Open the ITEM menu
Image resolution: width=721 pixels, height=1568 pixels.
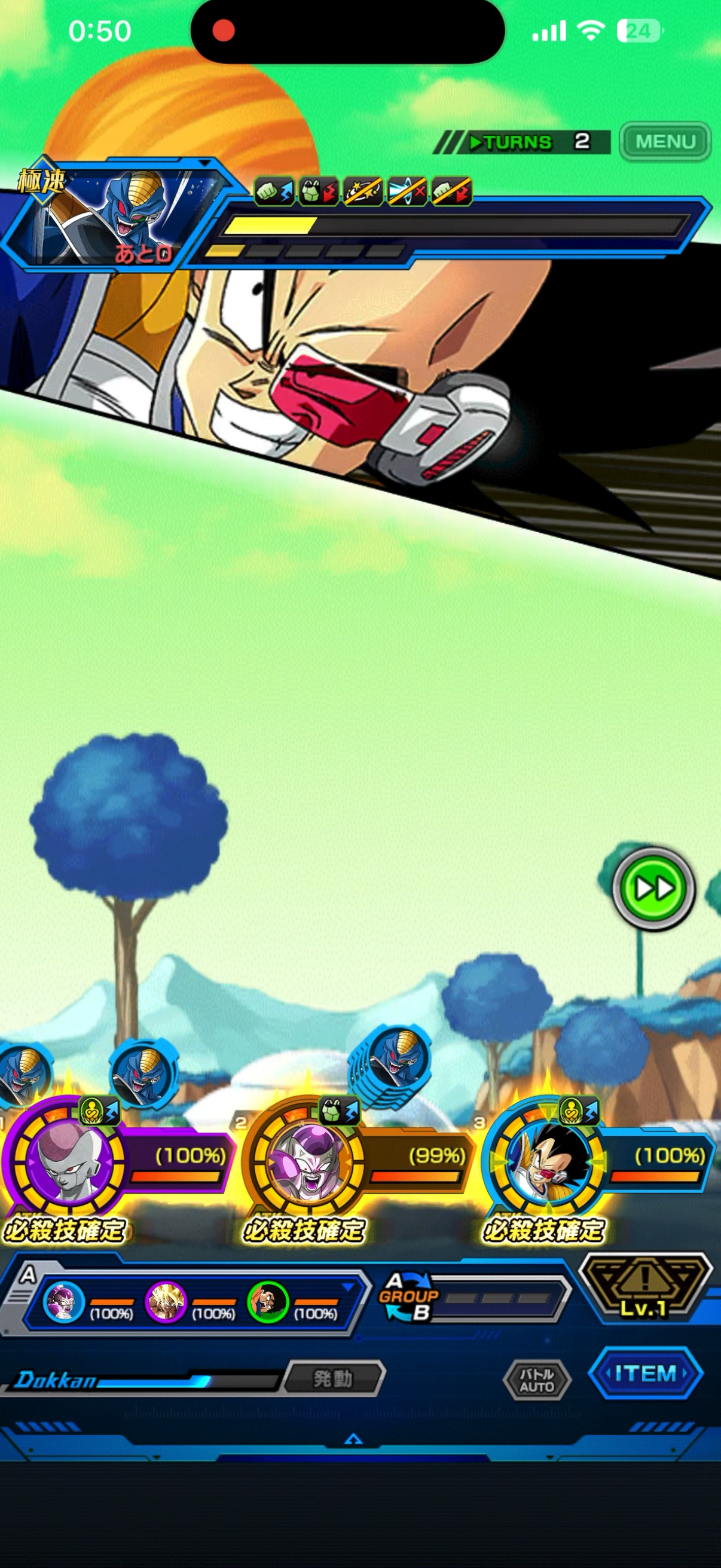click(646, 1373)
